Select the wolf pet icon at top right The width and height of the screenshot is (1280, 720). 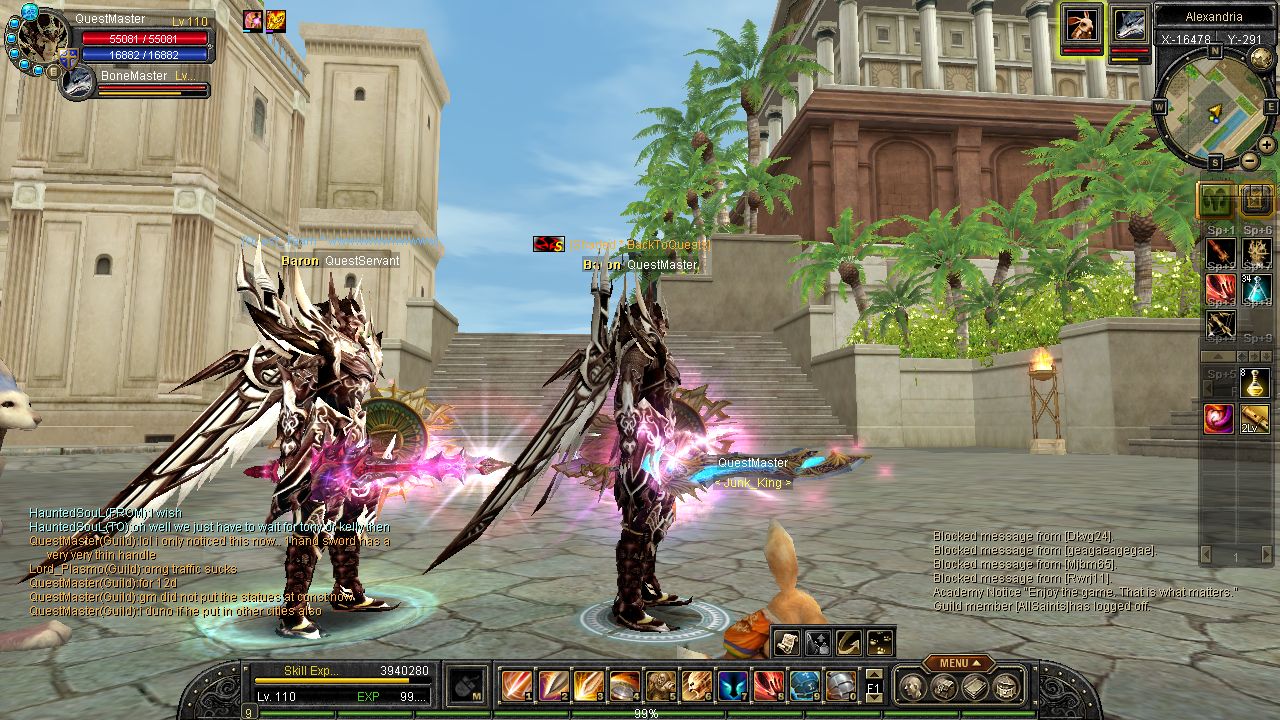tap(1129, 24)
